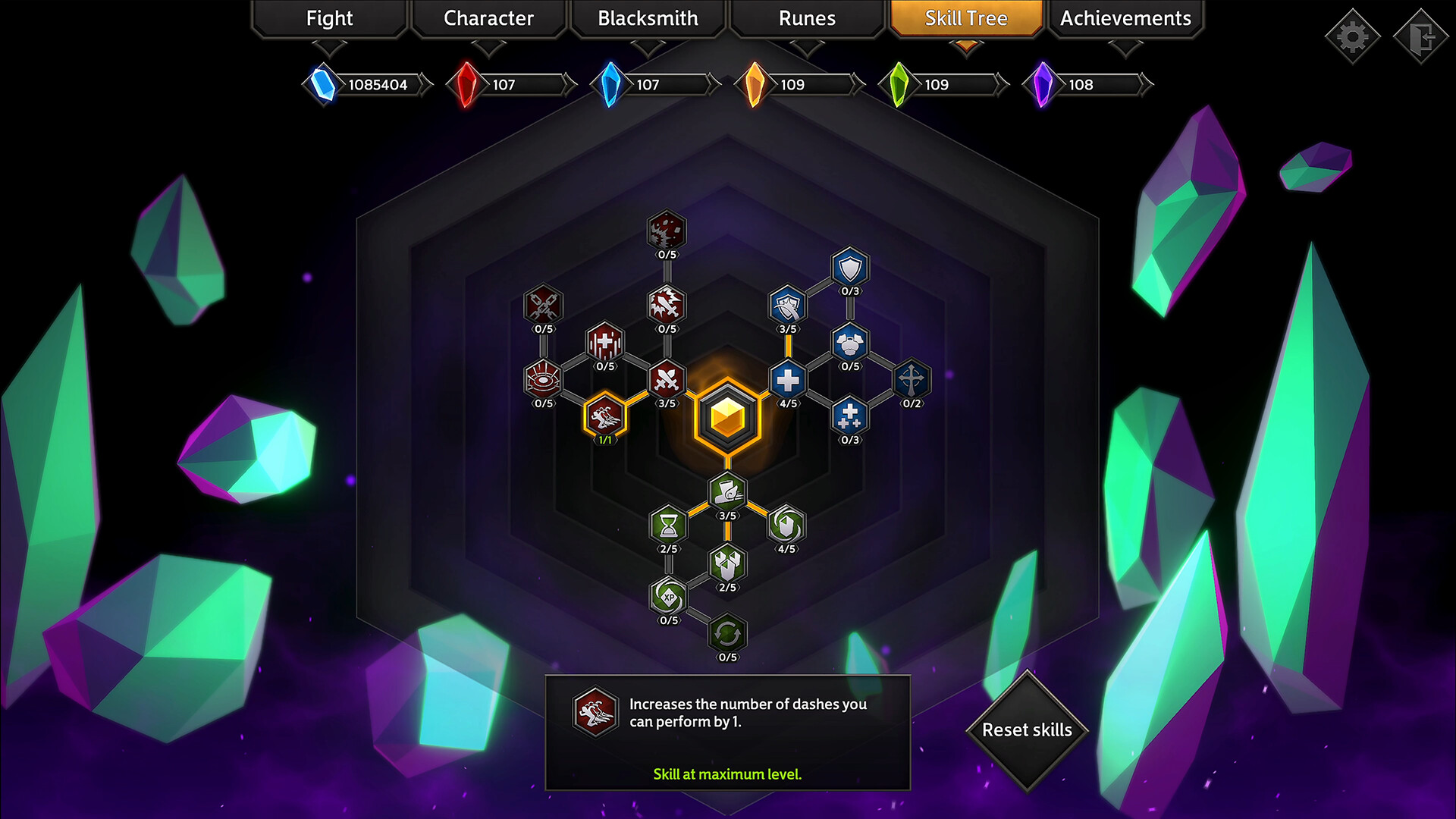Click the green boot movement speed skill at 3/5
This screenshot has height=819, width=1456.
pos(726,494)
